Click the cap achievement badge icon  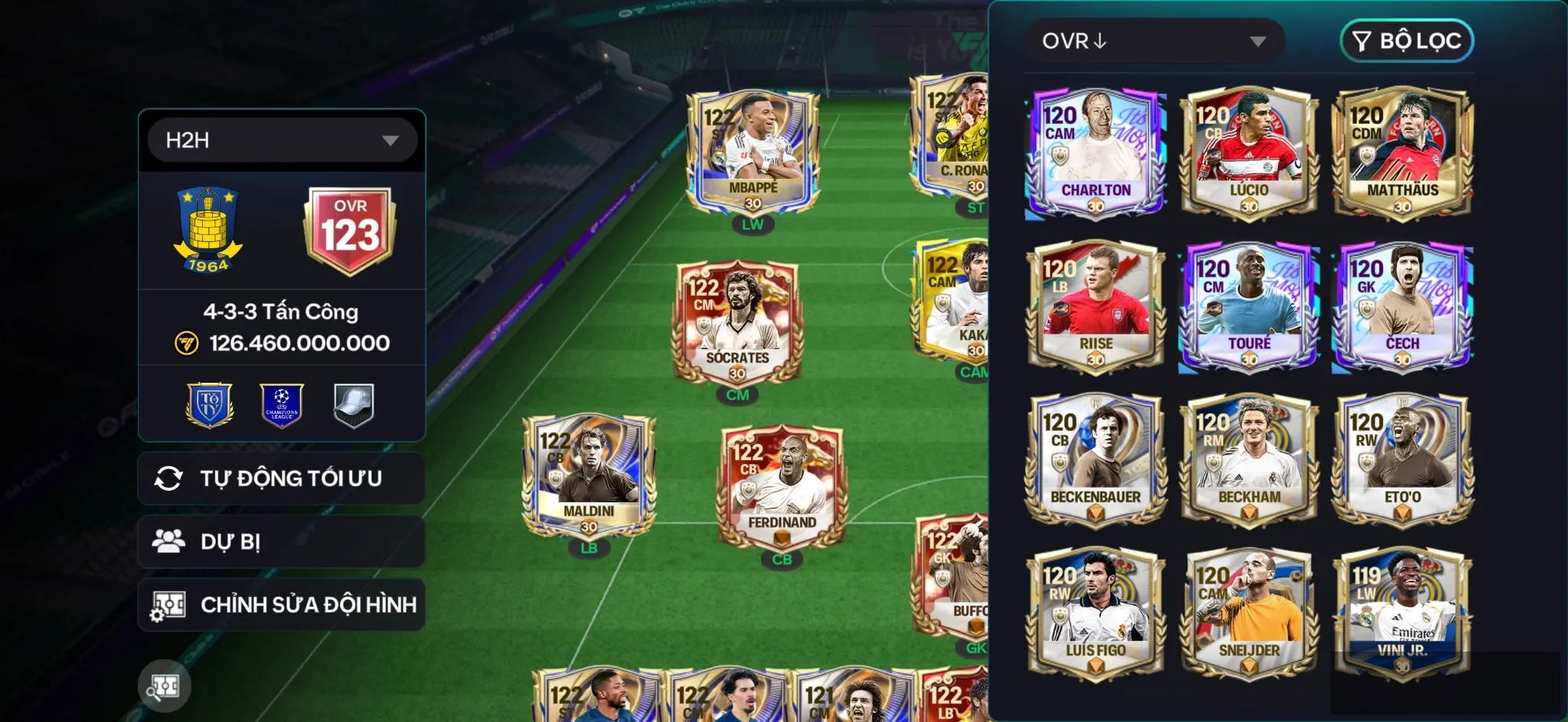click(353, 404)
